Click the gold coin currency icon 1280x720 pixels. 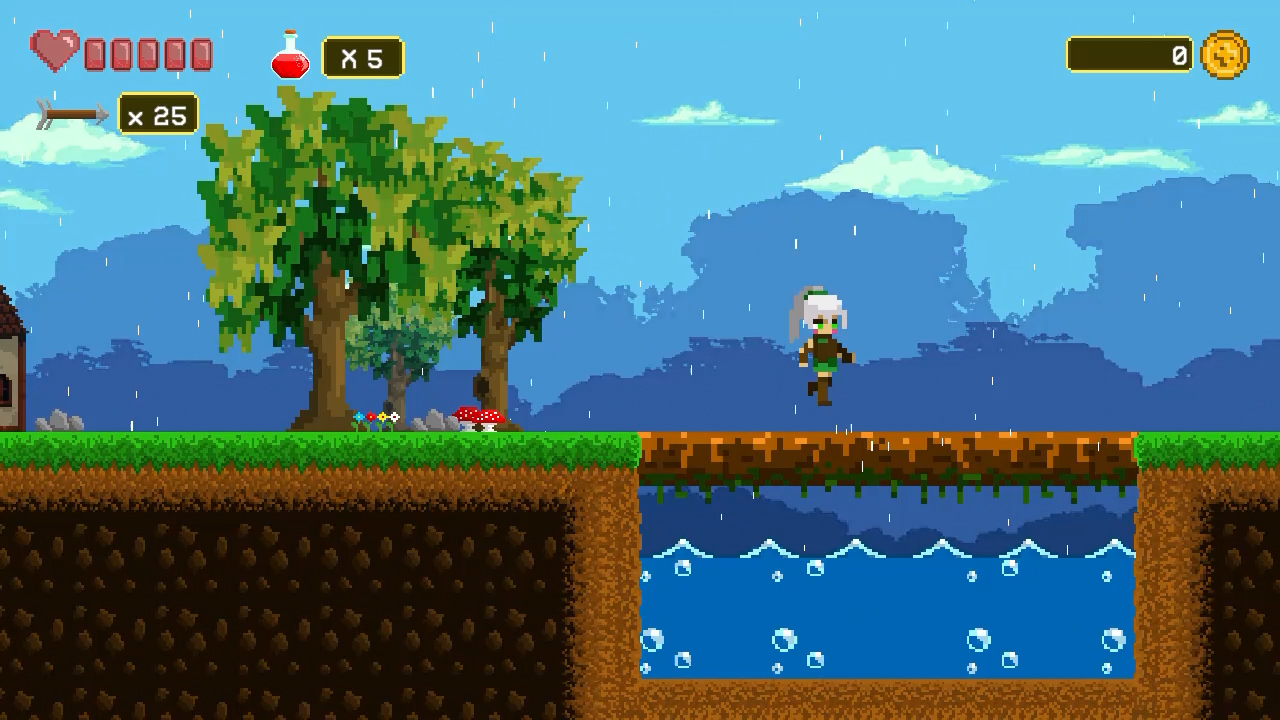(x=1226, y=55)
